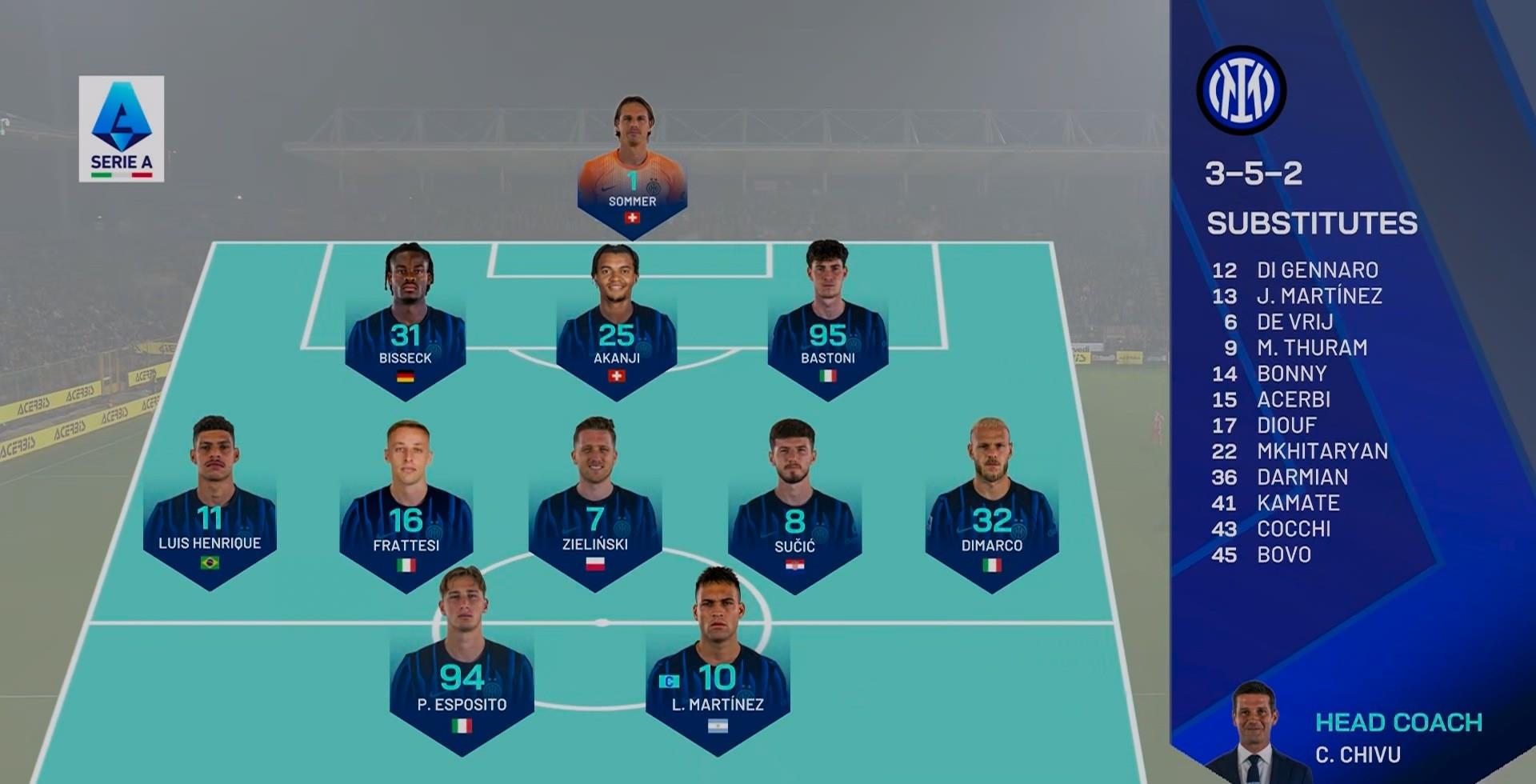Viewport: 1536px width, 784px height.
Task: Select substitute M. Thuram in the list
Action: click(x=1311, y=348)
